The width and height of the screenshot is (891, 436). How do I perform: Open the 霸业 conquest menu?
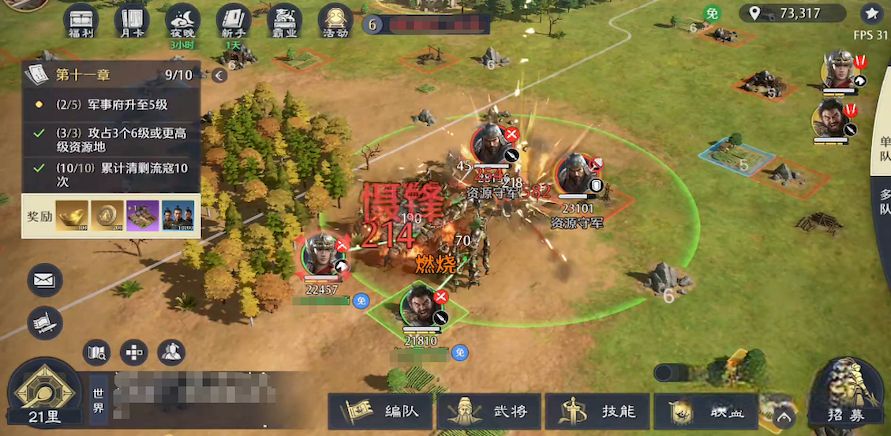[x=286, y=21]
